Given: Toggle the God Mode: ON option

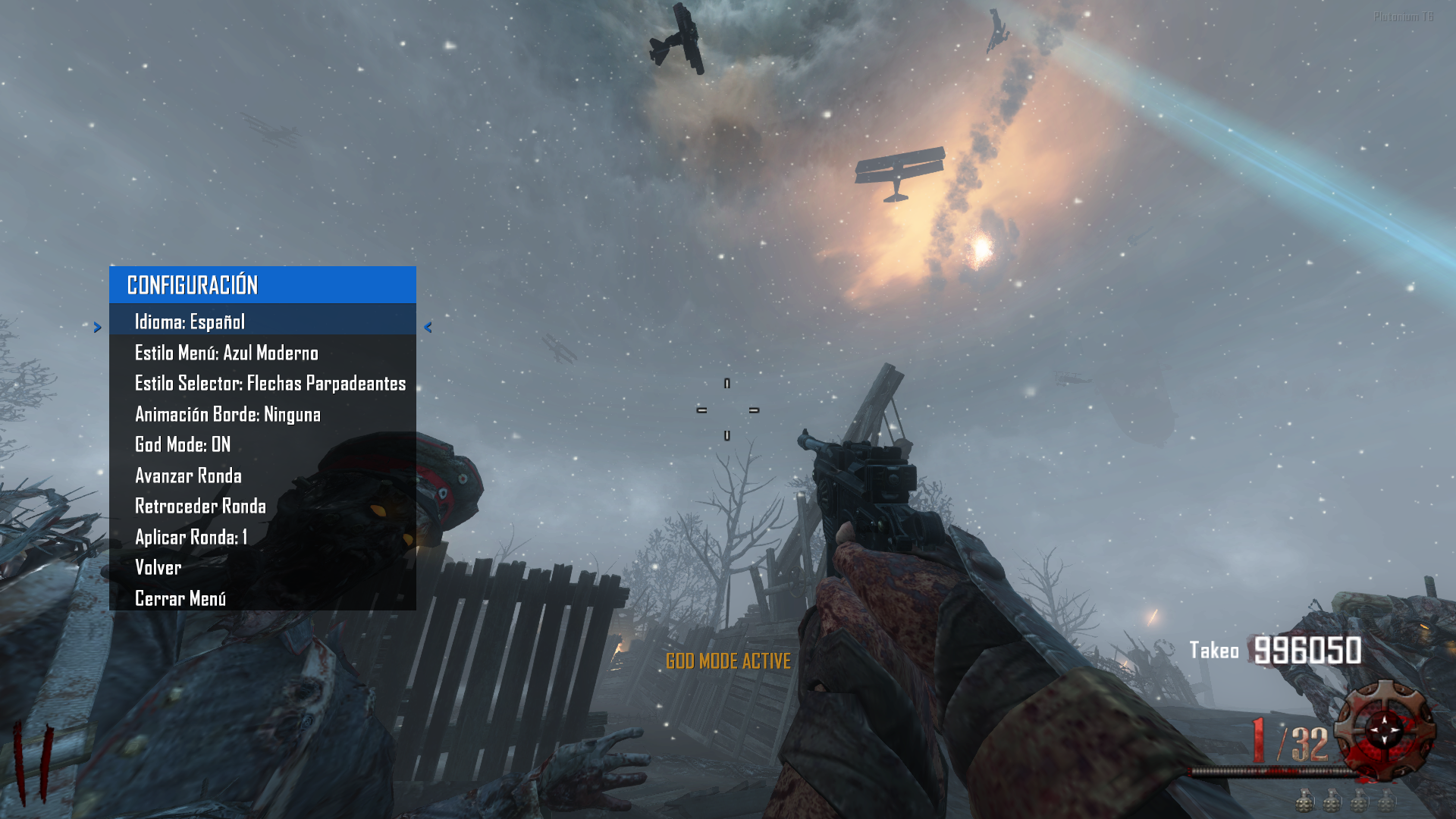Looking at the screenshot, I should coord(183,445).
